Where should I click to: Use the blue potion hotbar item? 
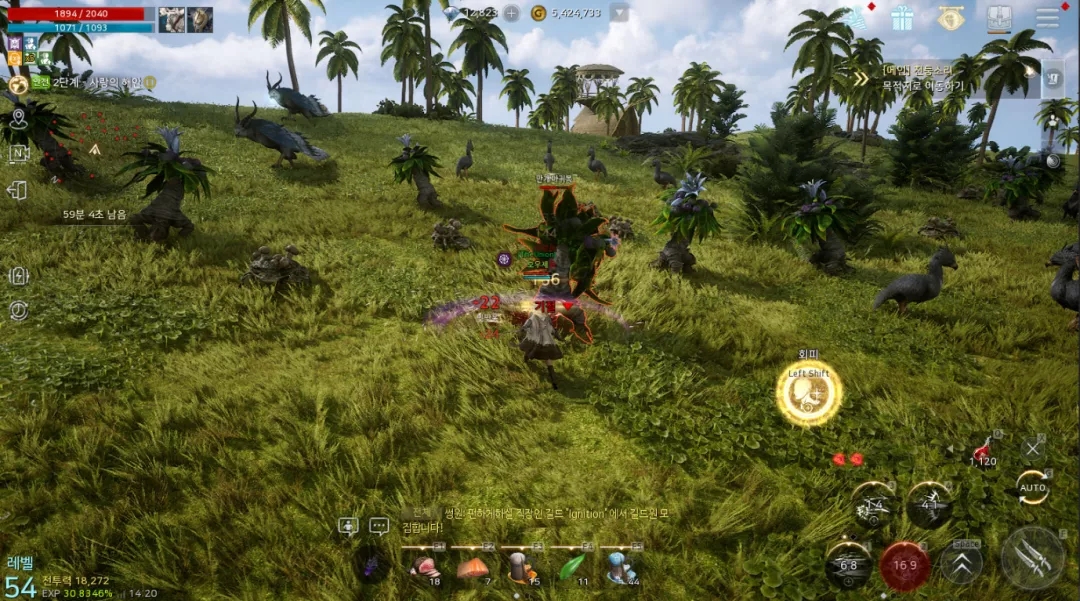620,567
